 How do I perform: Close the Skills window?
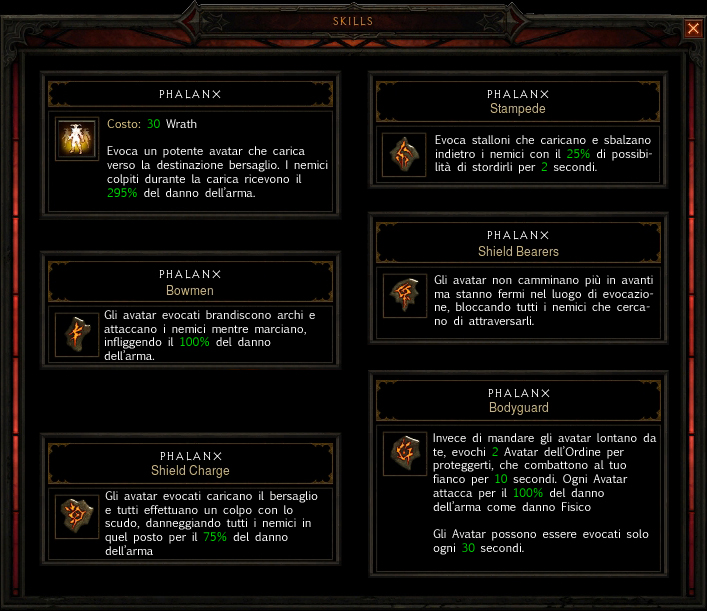tap(693, 28)
